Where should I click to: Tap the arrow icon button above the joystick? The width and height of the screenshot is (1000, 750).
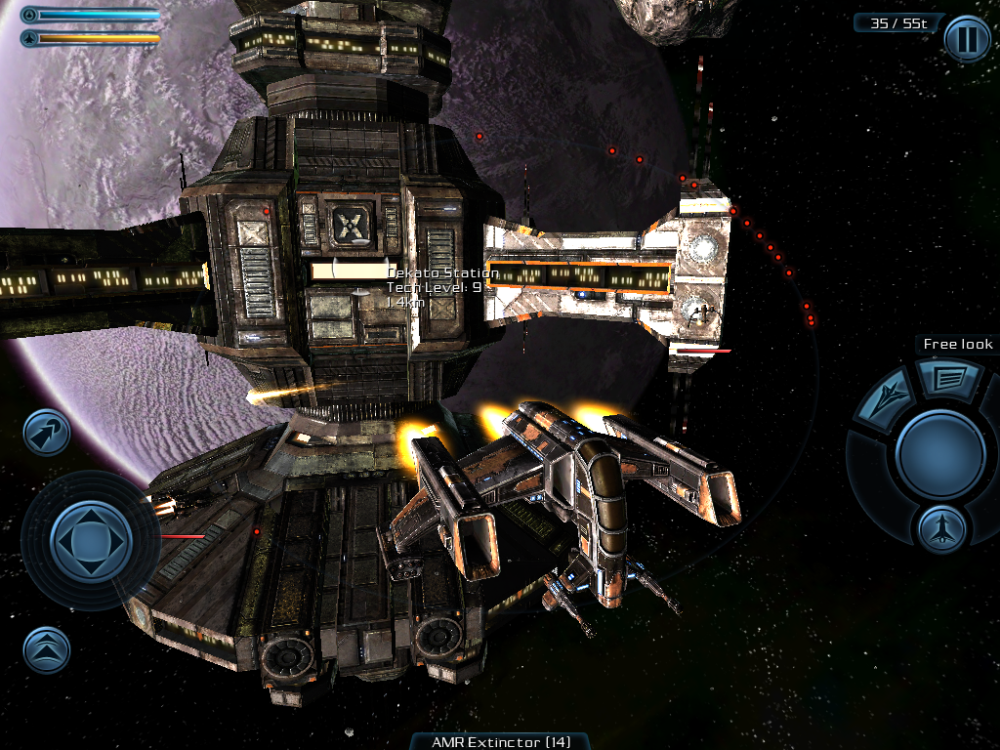click(47, 432)
